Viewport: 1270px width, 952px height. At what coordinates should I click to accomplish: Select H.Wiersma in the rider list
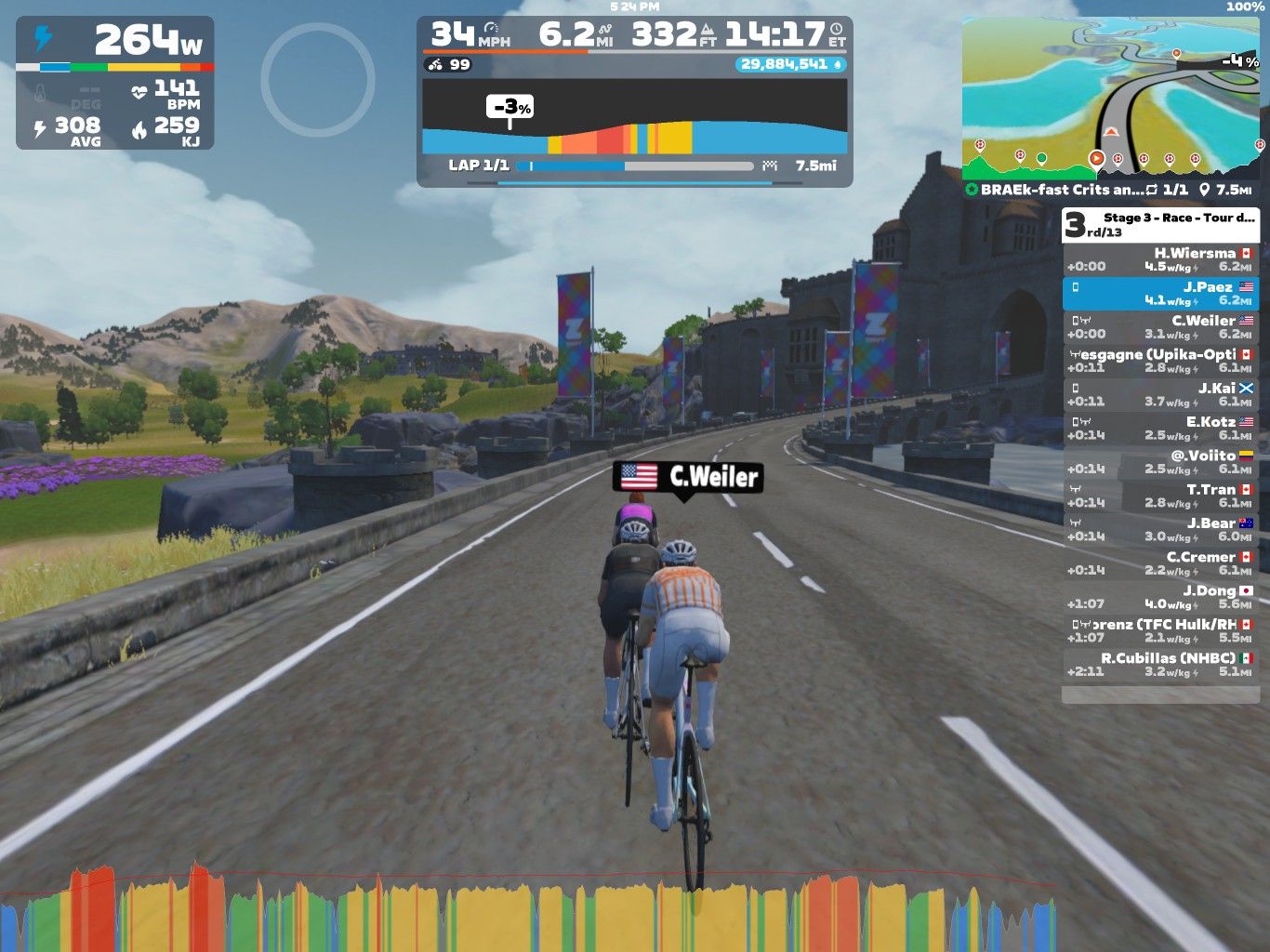click(x=1160, y=259)
